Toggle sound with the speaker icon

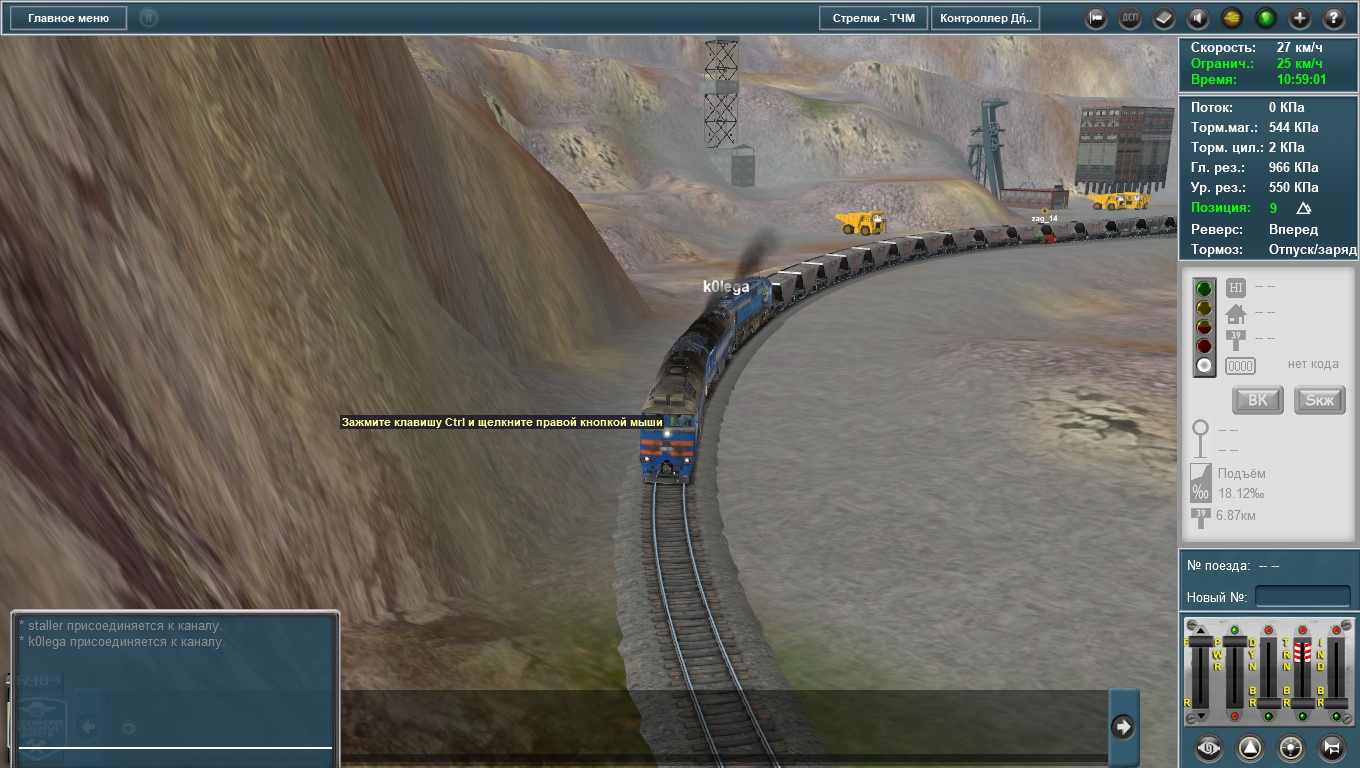pyautogui.click(x=1198, y=18)
